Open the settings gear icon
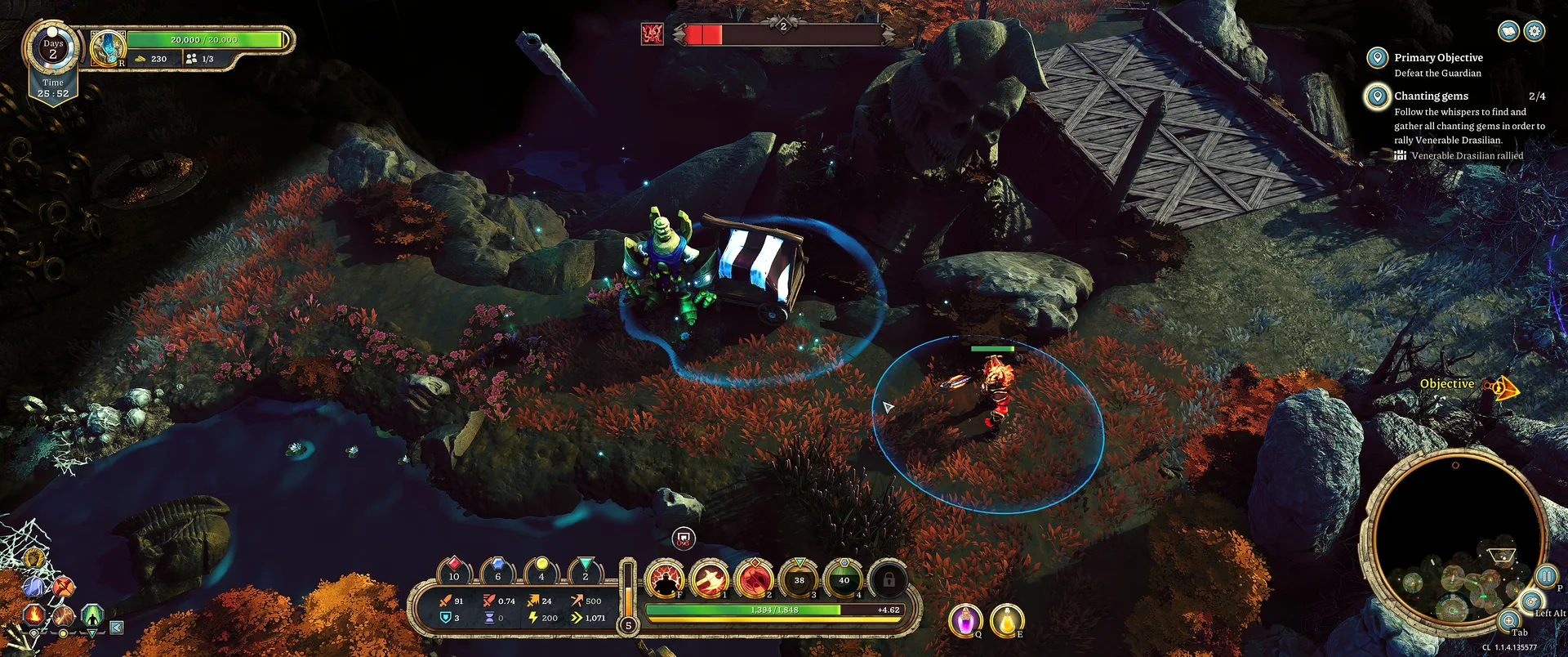The width and height of the screenshot is (1568, 657). coord(1535,31)
